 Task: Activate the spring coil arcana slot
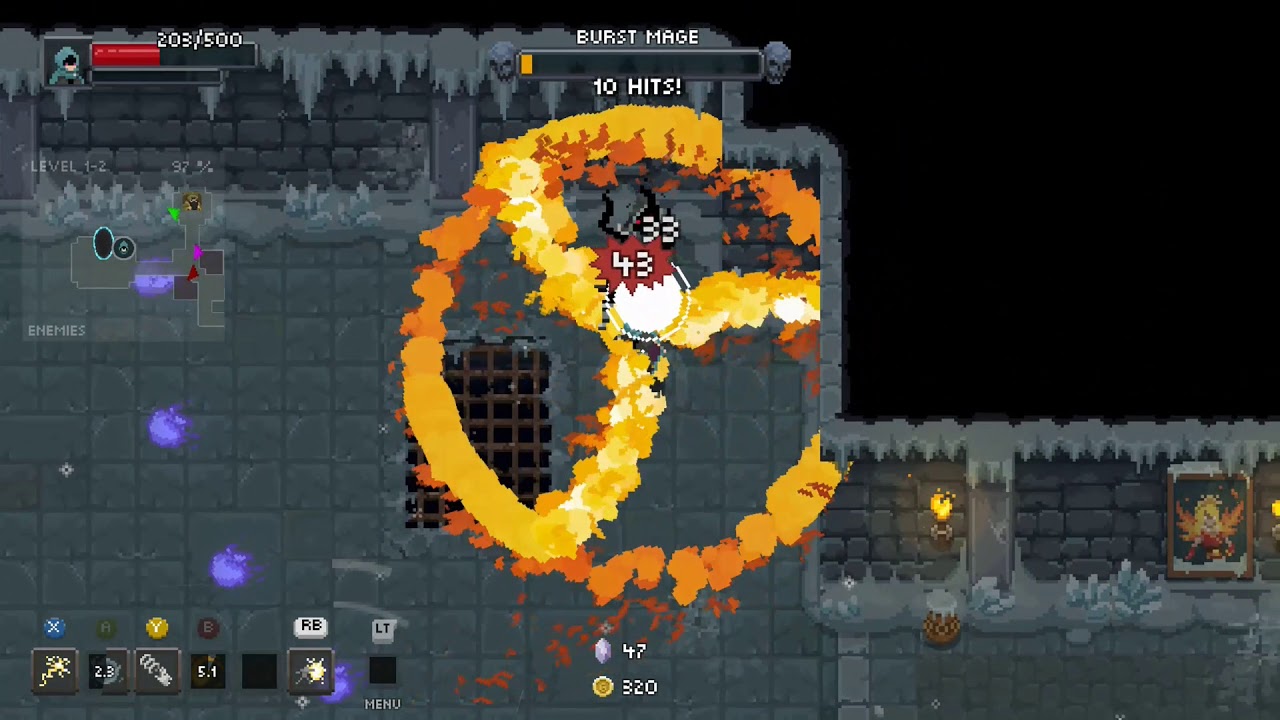[x=156, y=671]
